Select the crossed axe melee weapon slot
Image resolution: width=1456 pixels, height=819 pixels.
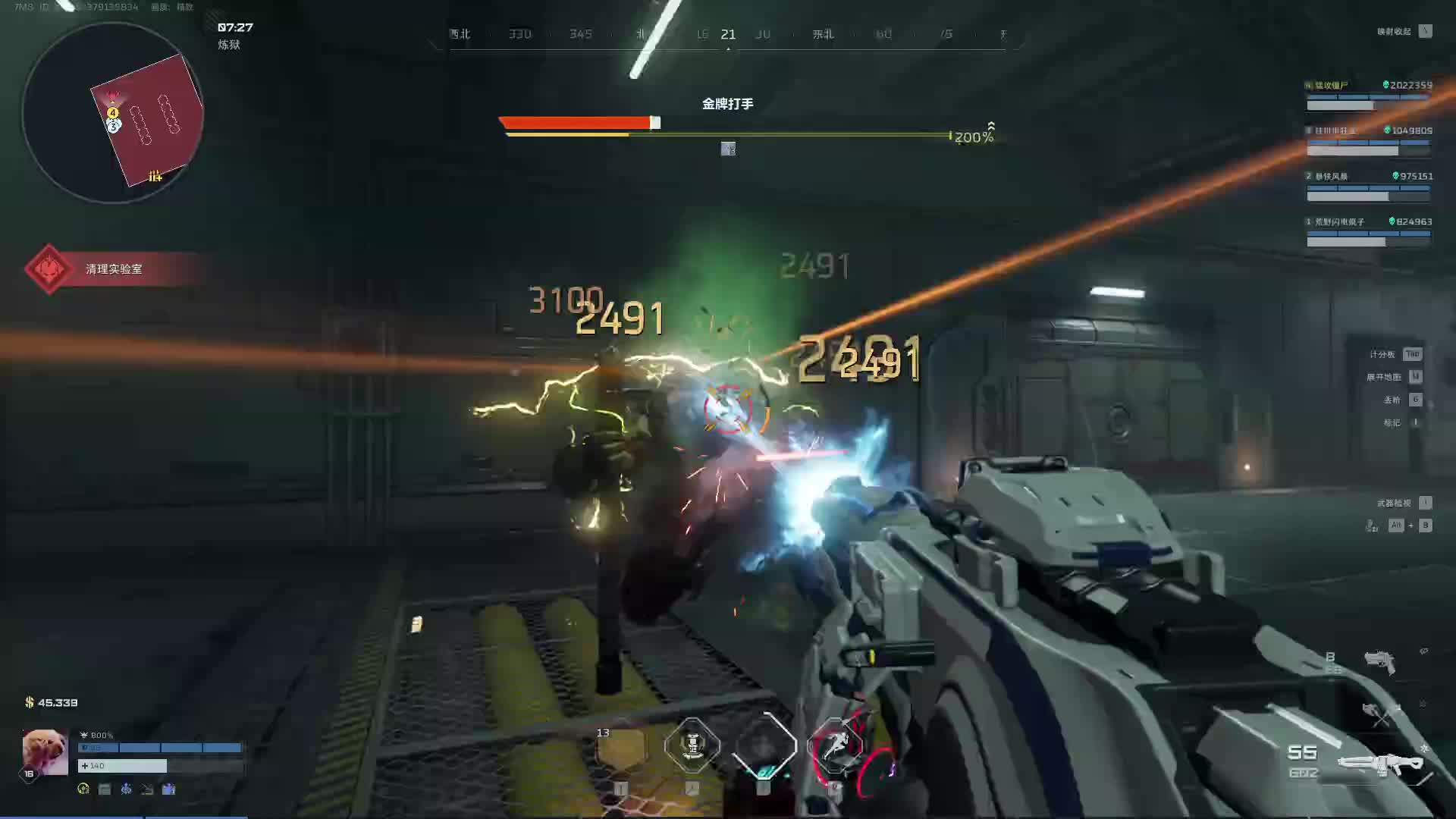pyautogui.click(x=1380, y=712)
